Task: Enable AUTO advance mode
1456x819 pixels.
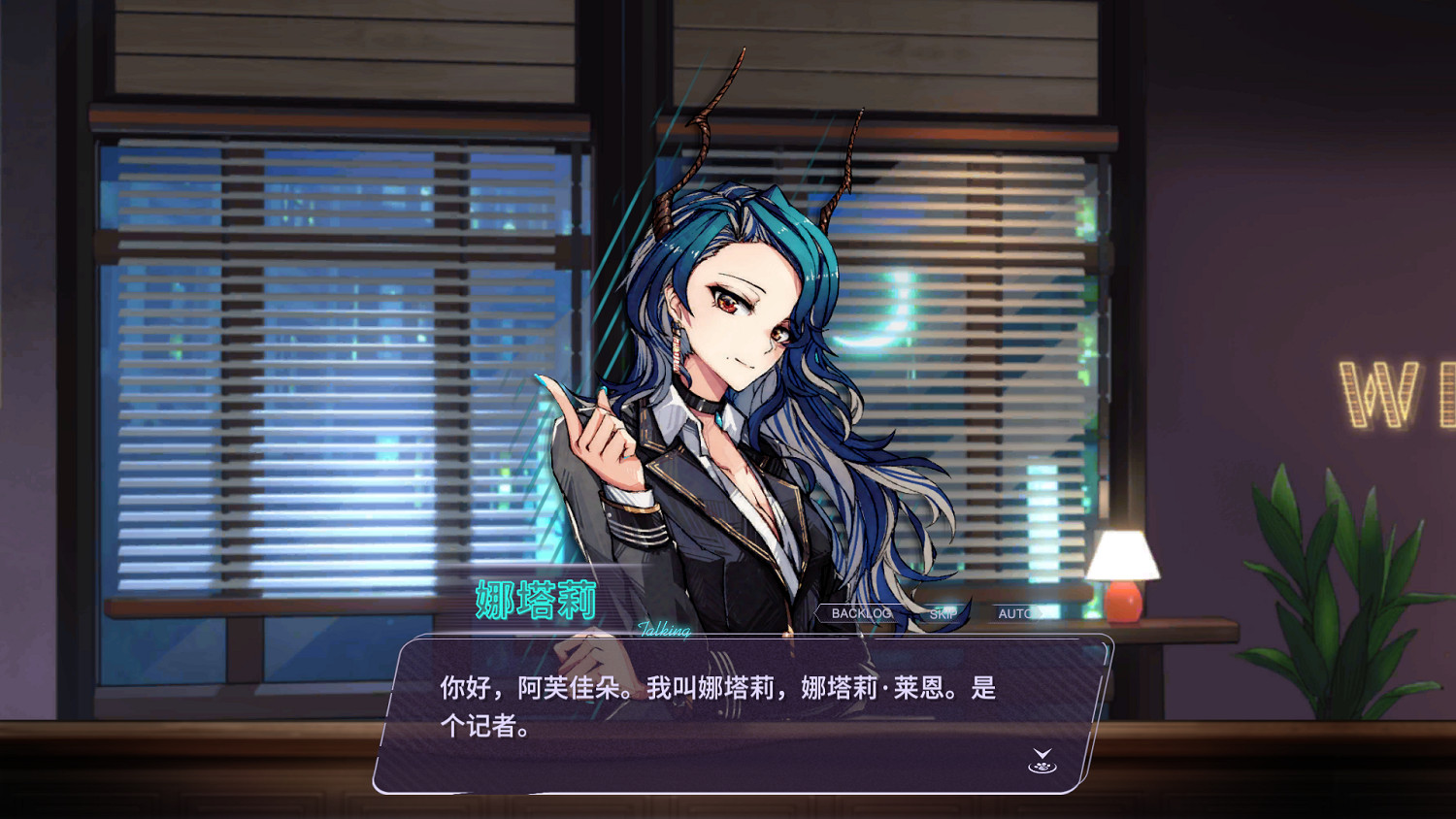Action: click(1017, 612)
